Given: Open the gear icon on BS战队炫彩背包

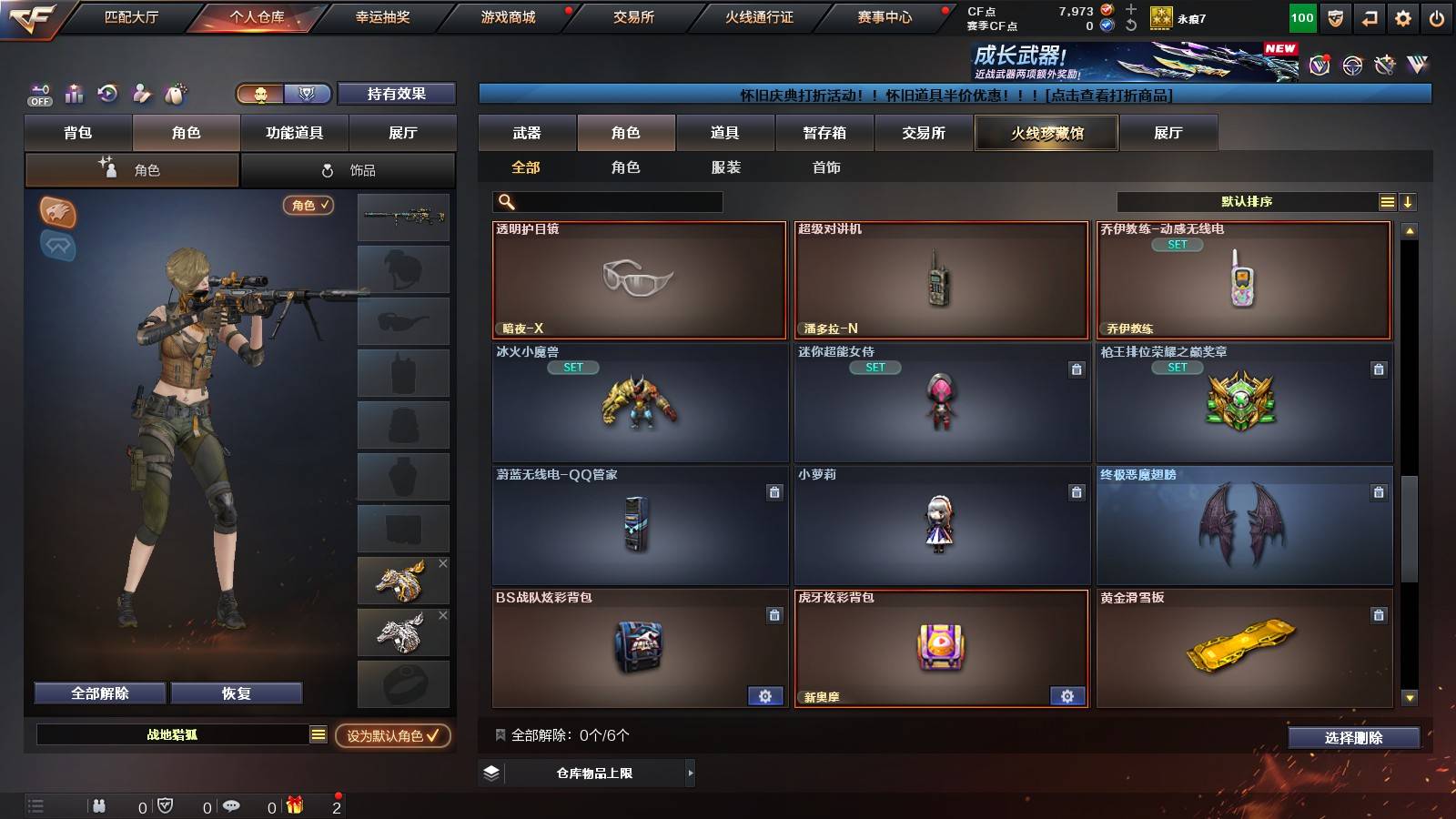Looking at the screenshot, I should pyautogui.click(x=765, y=695).
